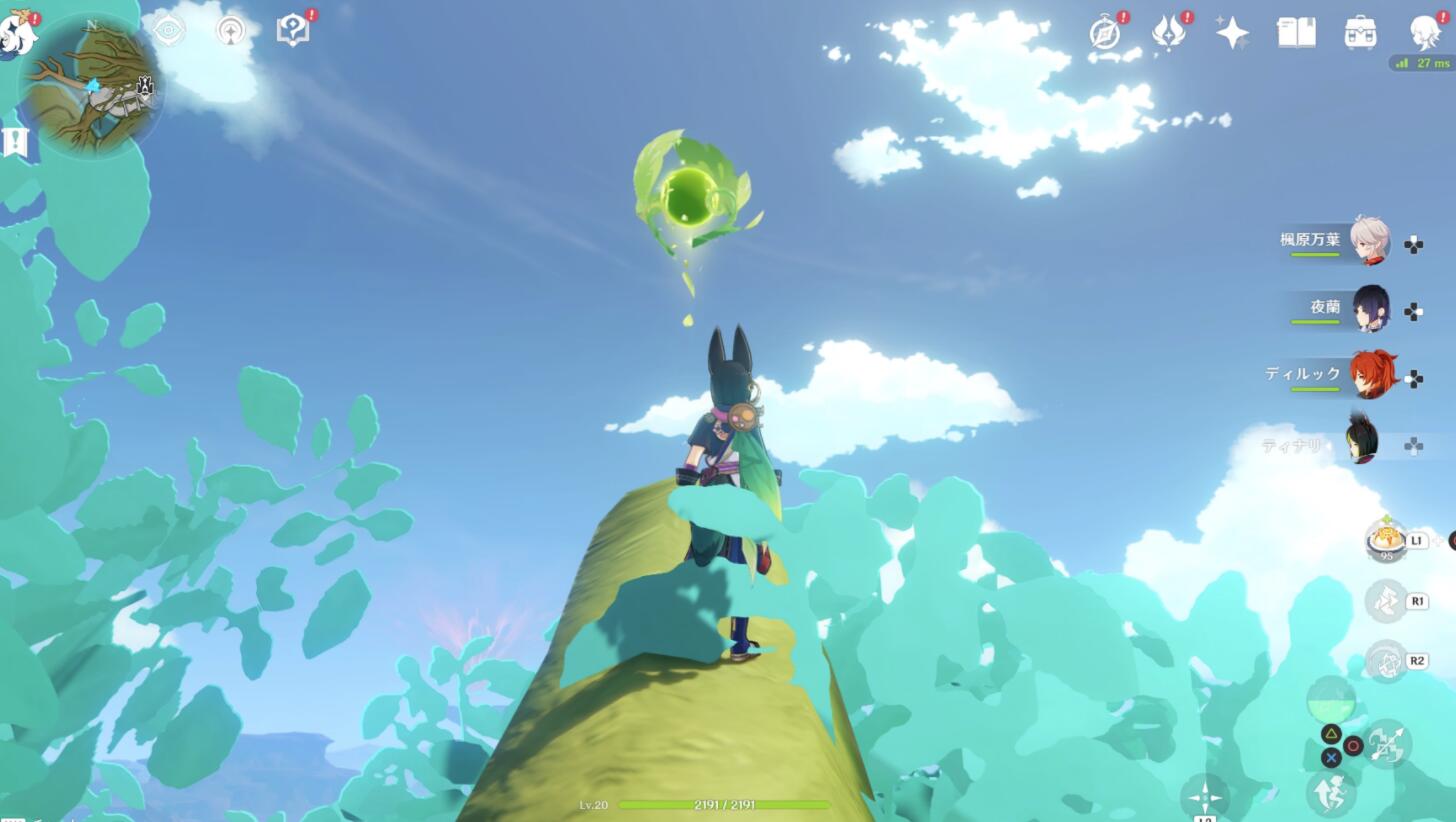
Task: Select the custom pin beacon icon
Action: click(229, 31)
